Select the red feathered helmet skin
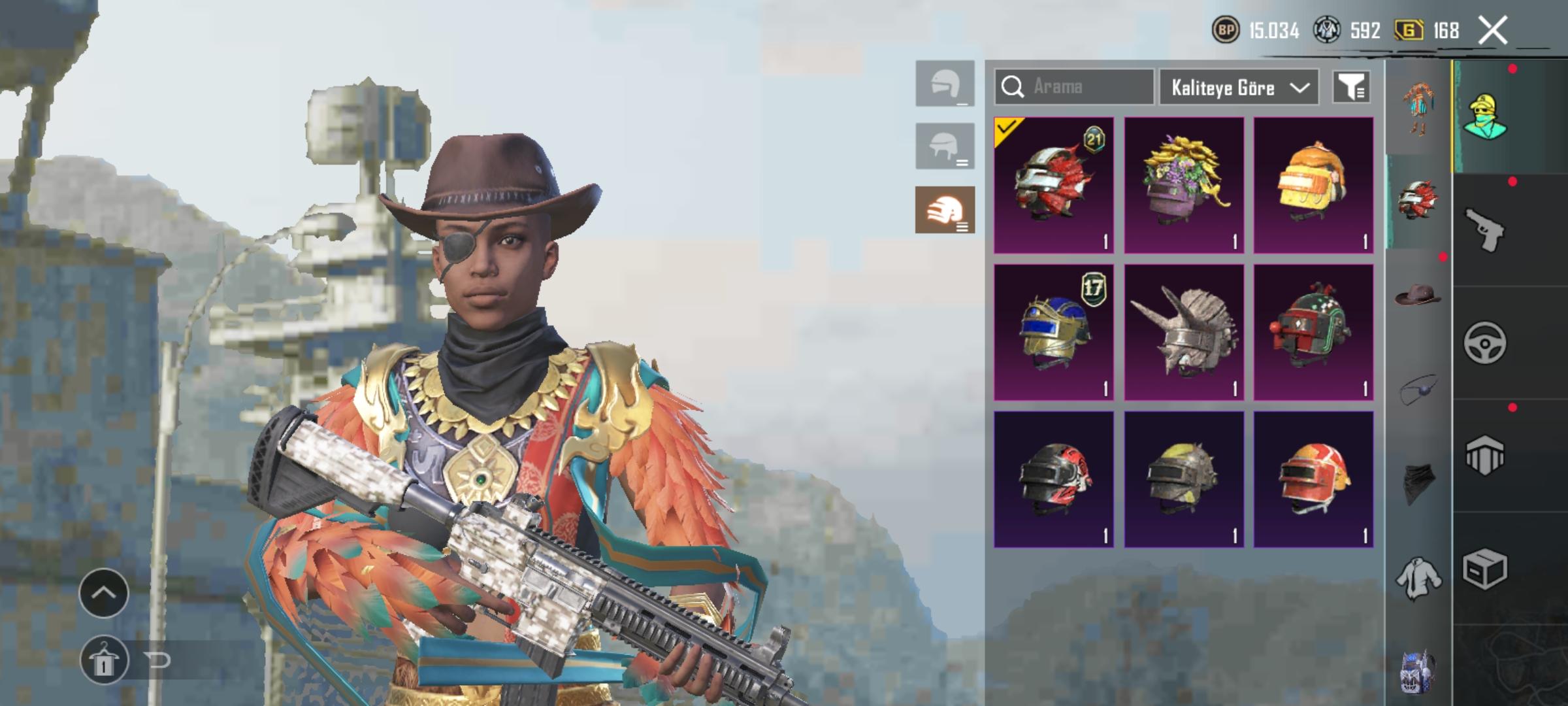This screenshot has height=706, width=1568. (x=1053, y=185)
